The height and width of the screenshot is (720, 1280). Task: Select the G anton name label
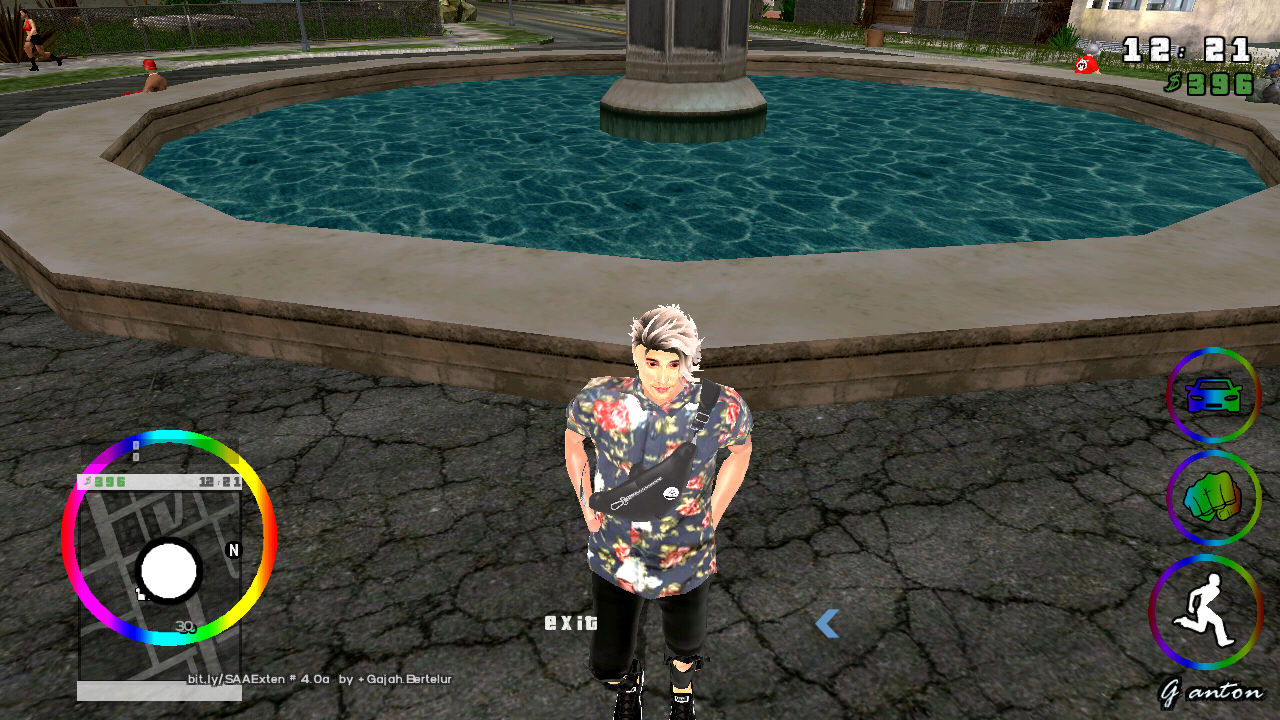pyautogui.click(x=1213, y=690)
